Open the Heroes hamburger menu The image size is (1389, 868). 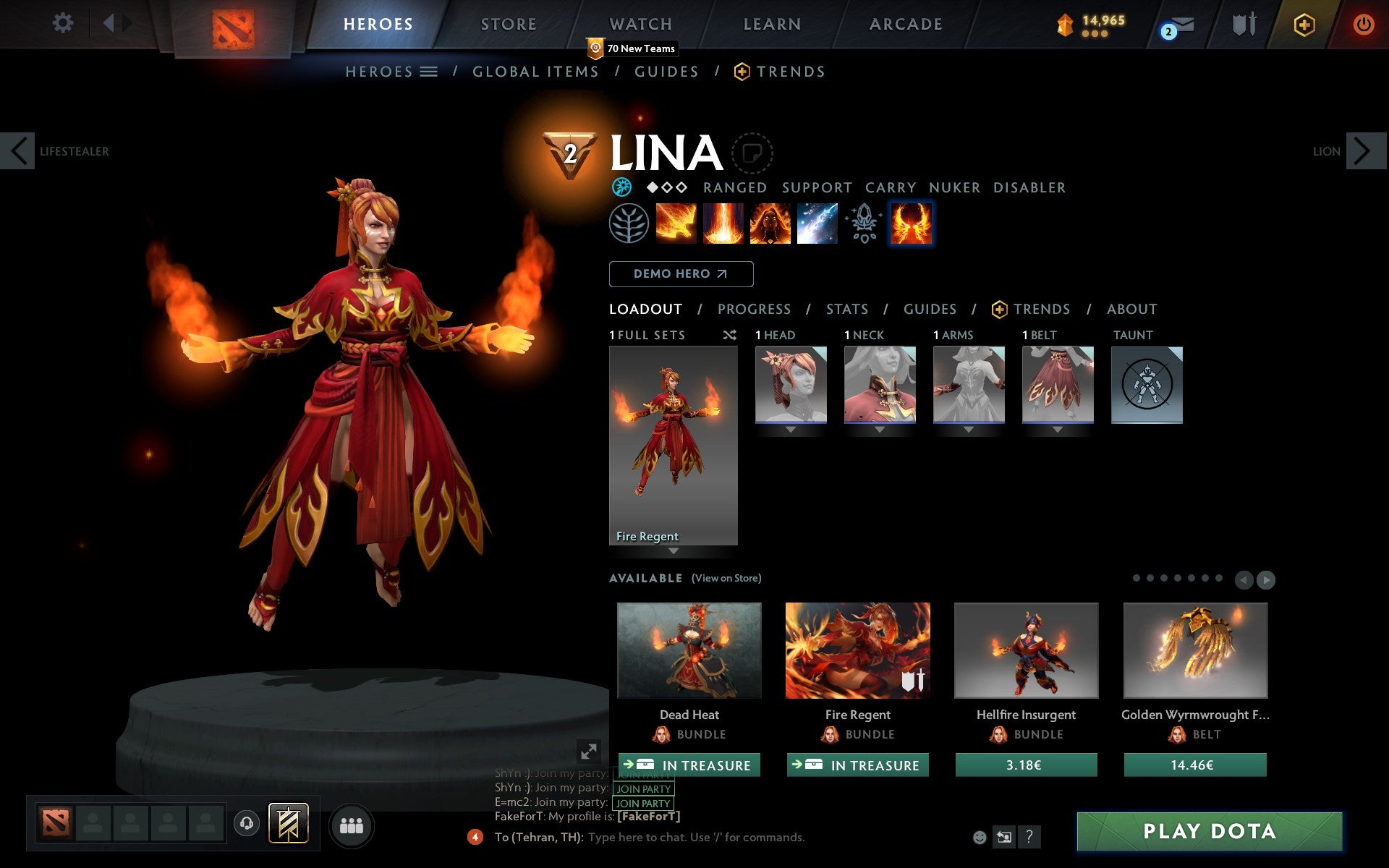pos(429,72)
